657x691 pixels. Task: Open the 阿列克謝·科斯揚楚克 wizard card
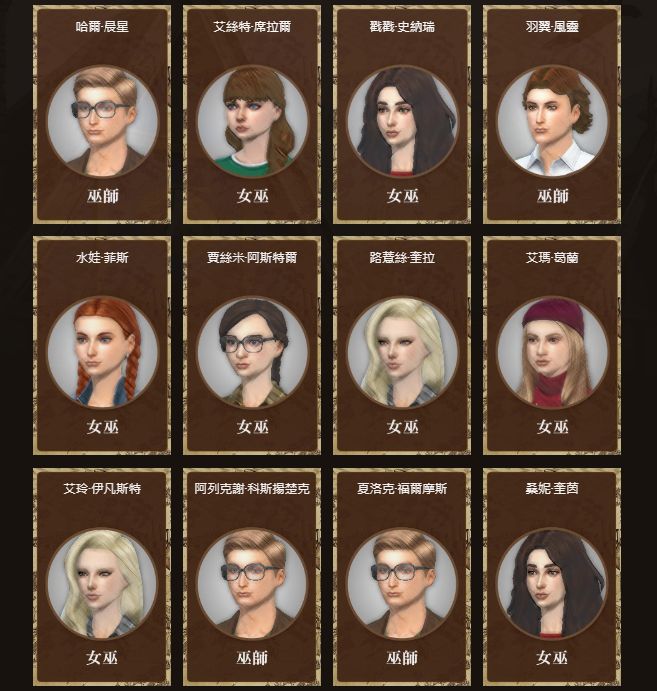pyautogui.click(x=252, y=577)
